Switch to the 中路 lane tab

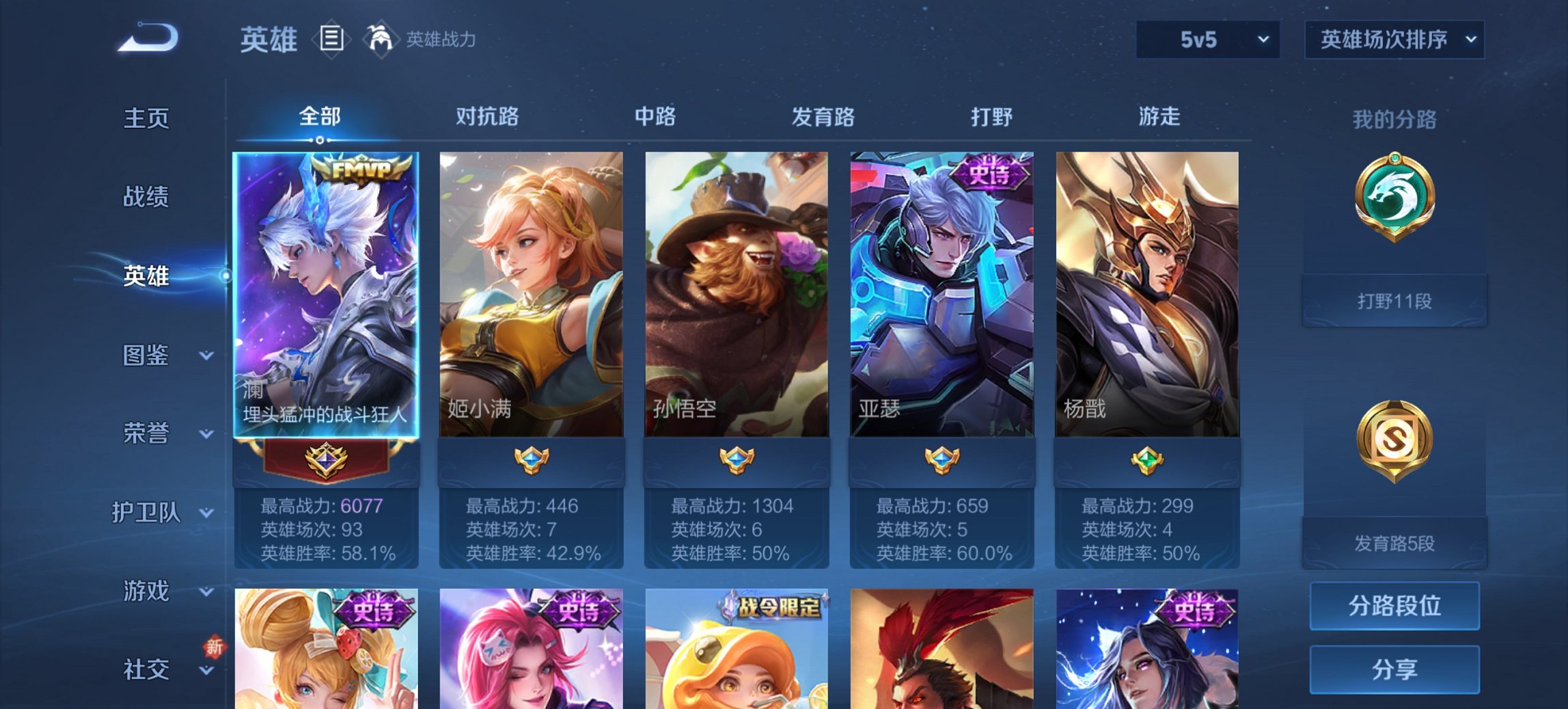pos(654,117)
